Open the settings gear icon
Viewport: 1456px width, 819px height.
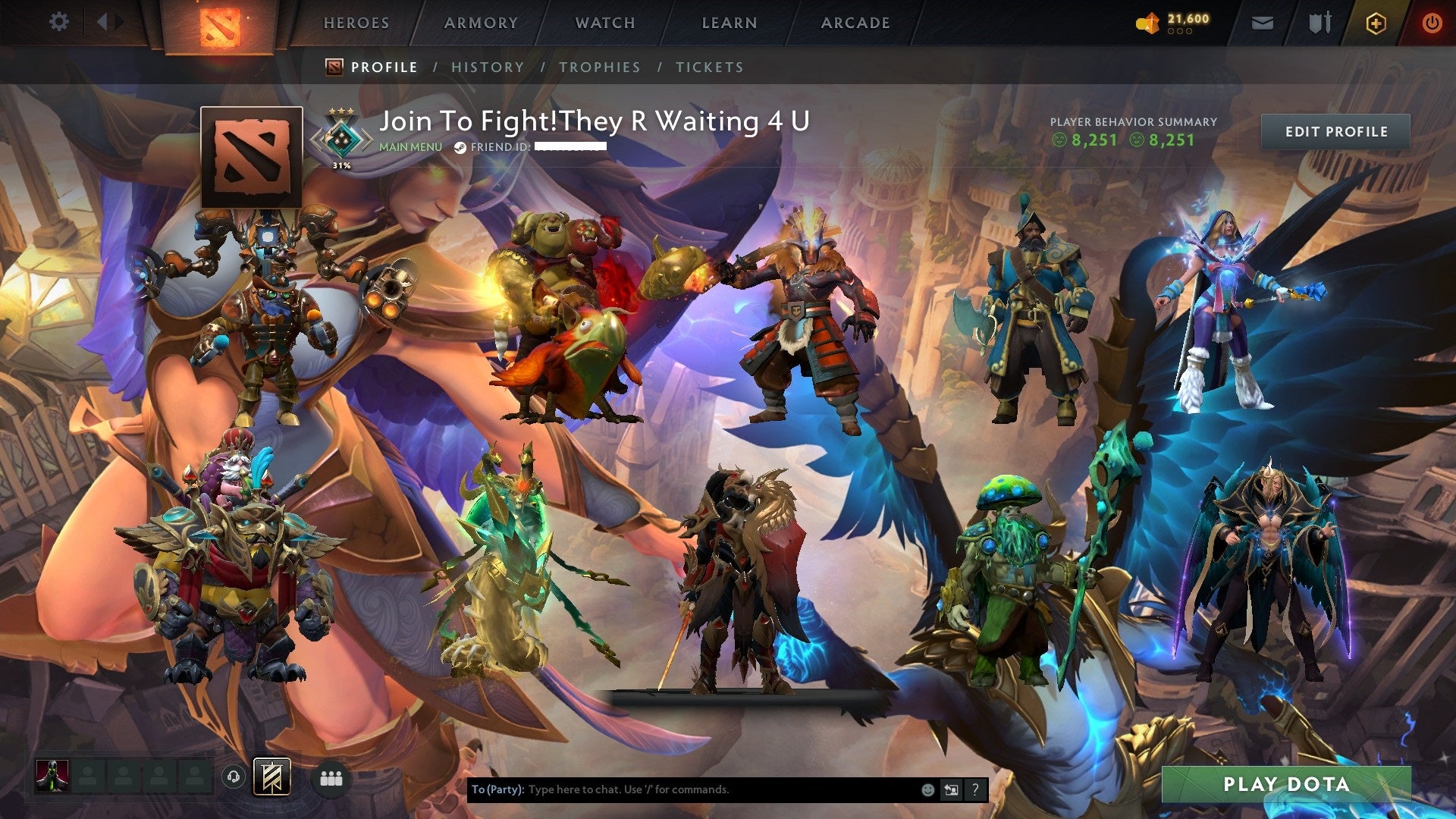(58, 22)
